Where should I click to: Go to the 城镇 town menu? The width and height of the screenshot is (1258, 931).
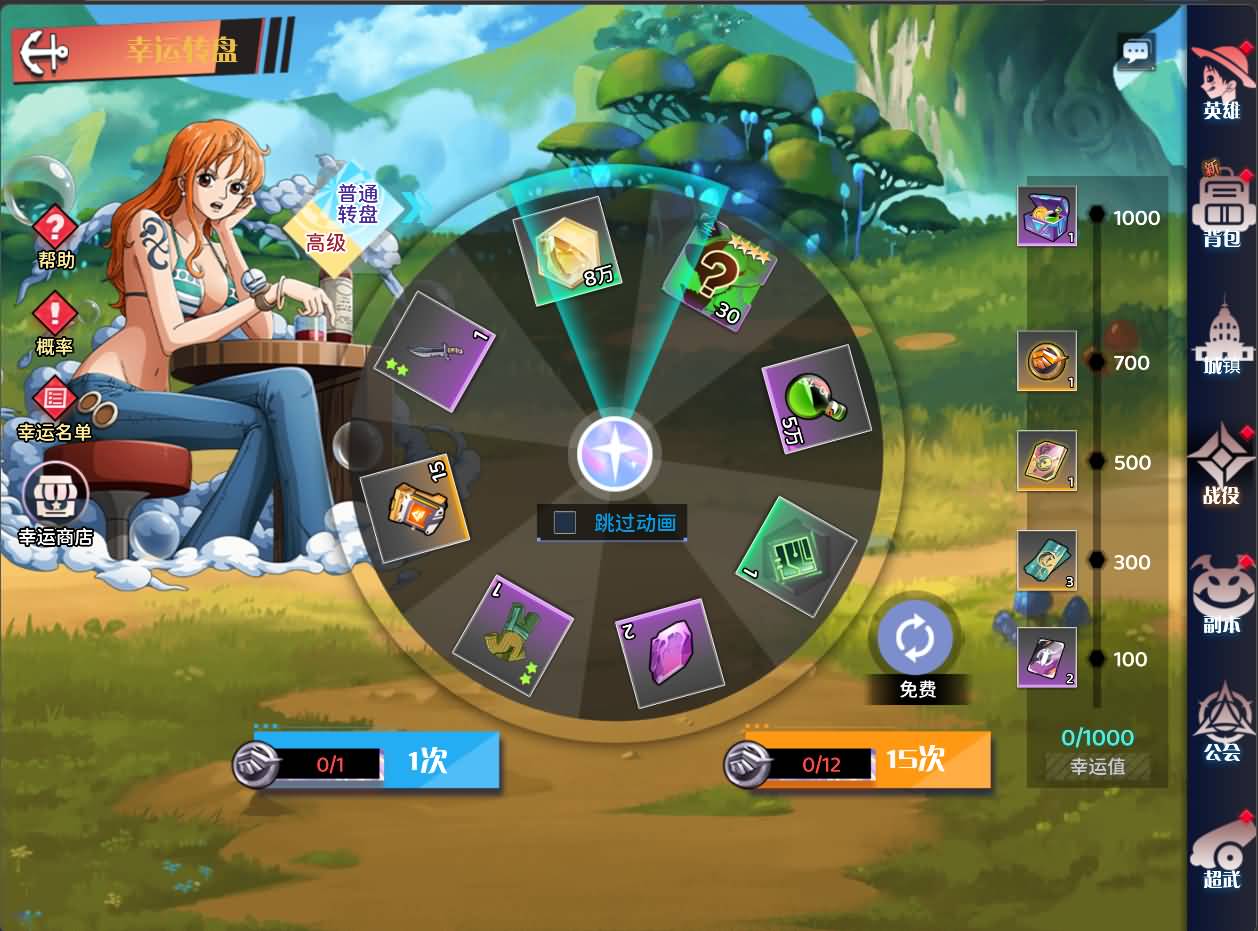[1222, 338]
